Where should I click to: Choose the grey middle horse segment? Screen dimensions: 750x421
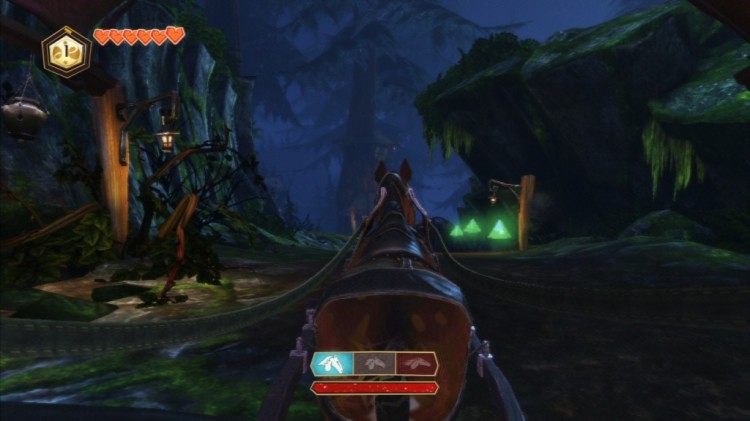point(374,364)
